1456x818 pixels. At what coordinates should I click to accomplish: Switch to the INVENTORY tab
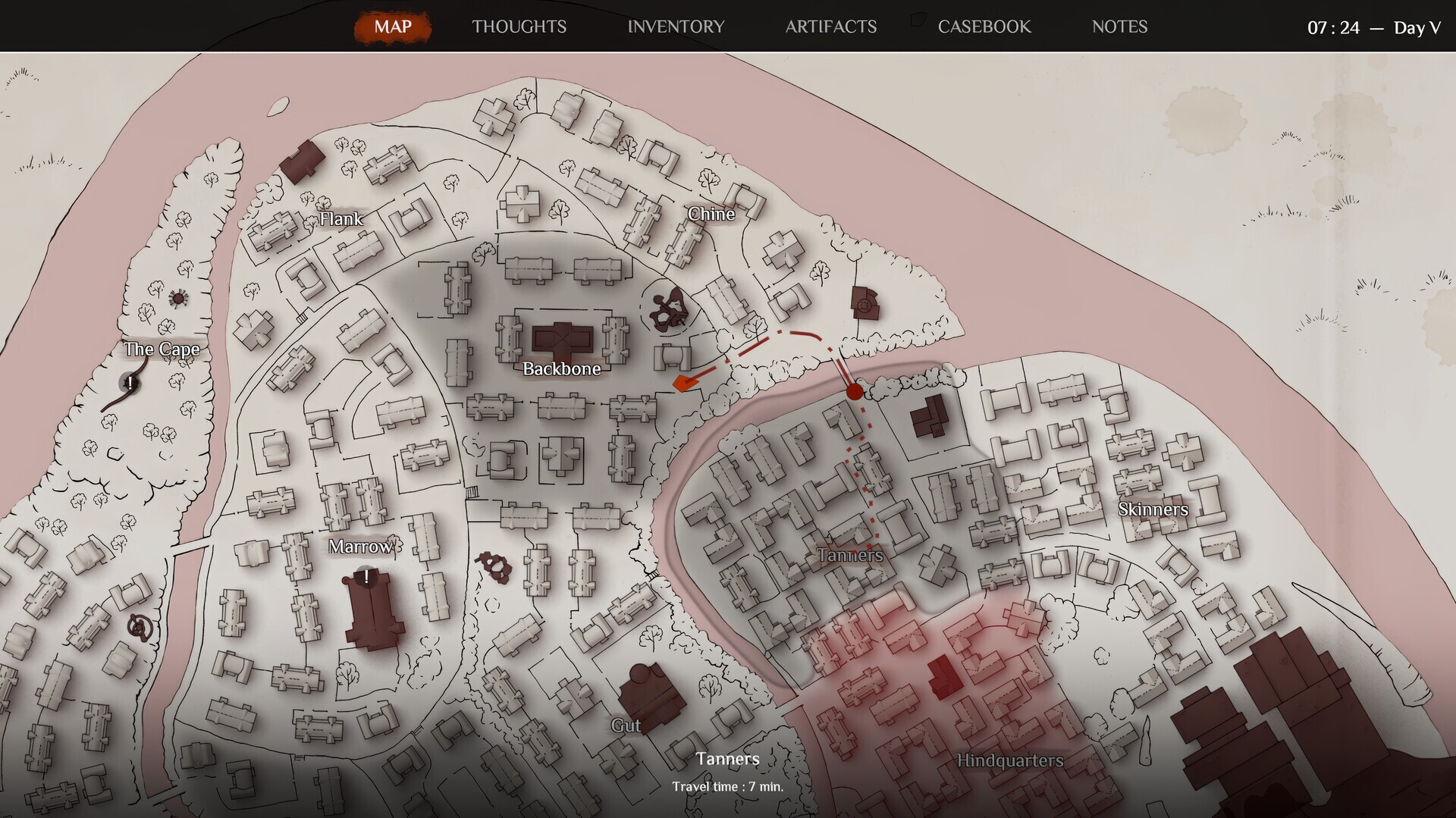click(675, 27)
